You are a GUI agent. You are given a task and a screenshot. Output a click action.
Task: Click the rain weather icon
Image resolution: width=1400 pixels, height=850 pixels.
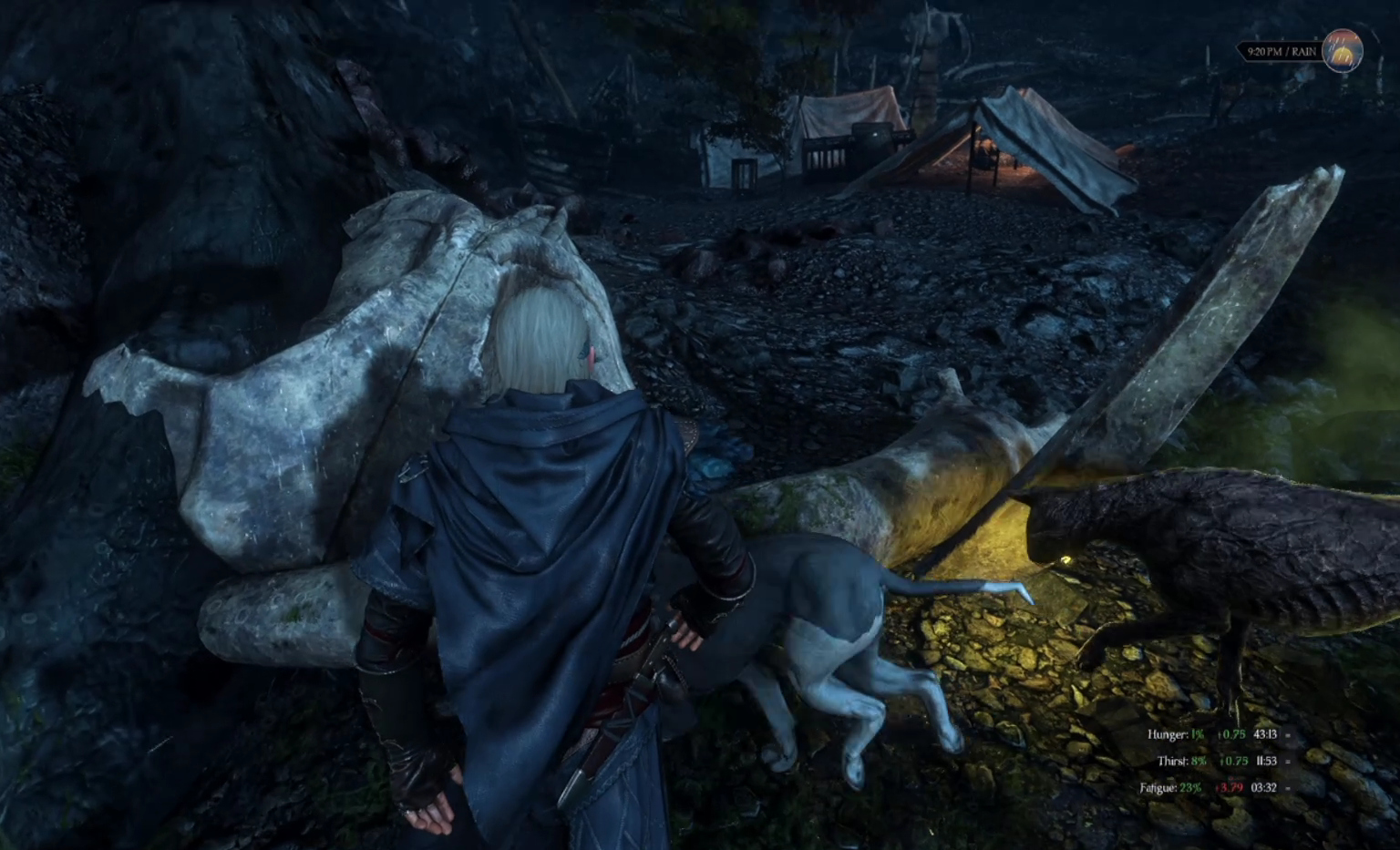(x=1342, y=51)
